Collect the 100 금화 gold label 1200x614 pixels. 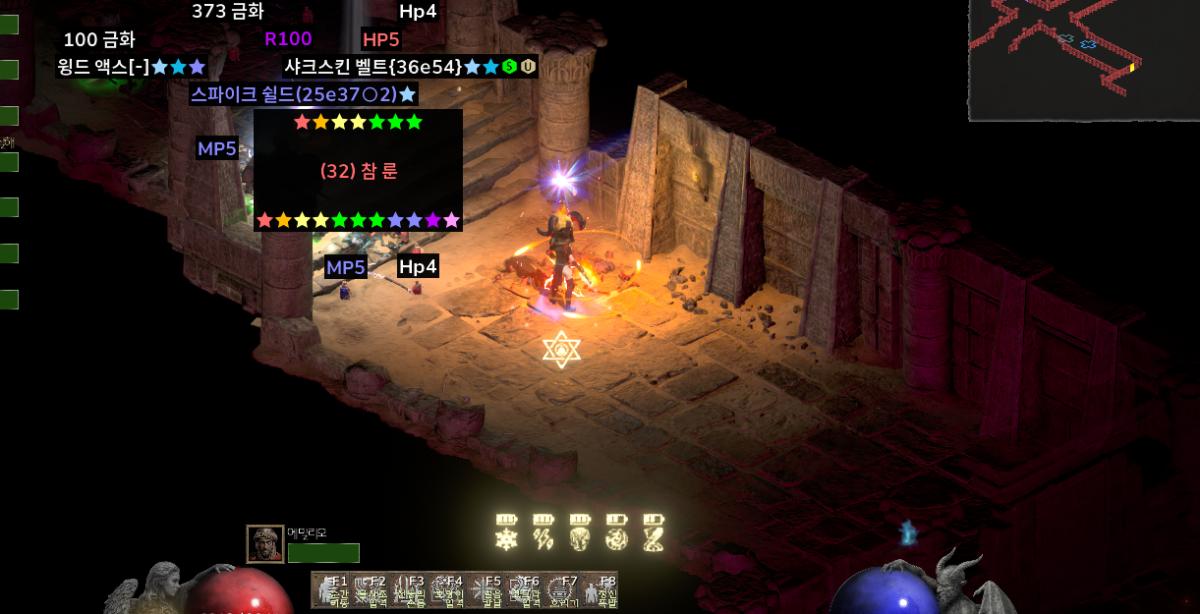(x=99, y=40)
